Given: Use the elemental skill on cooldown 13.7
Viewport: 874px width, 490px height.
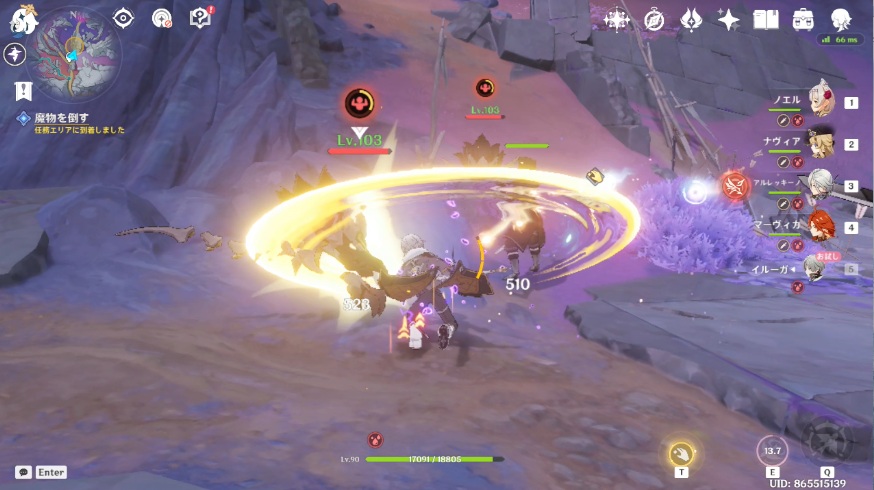Looking at the screenshot, I should (772, 451).
